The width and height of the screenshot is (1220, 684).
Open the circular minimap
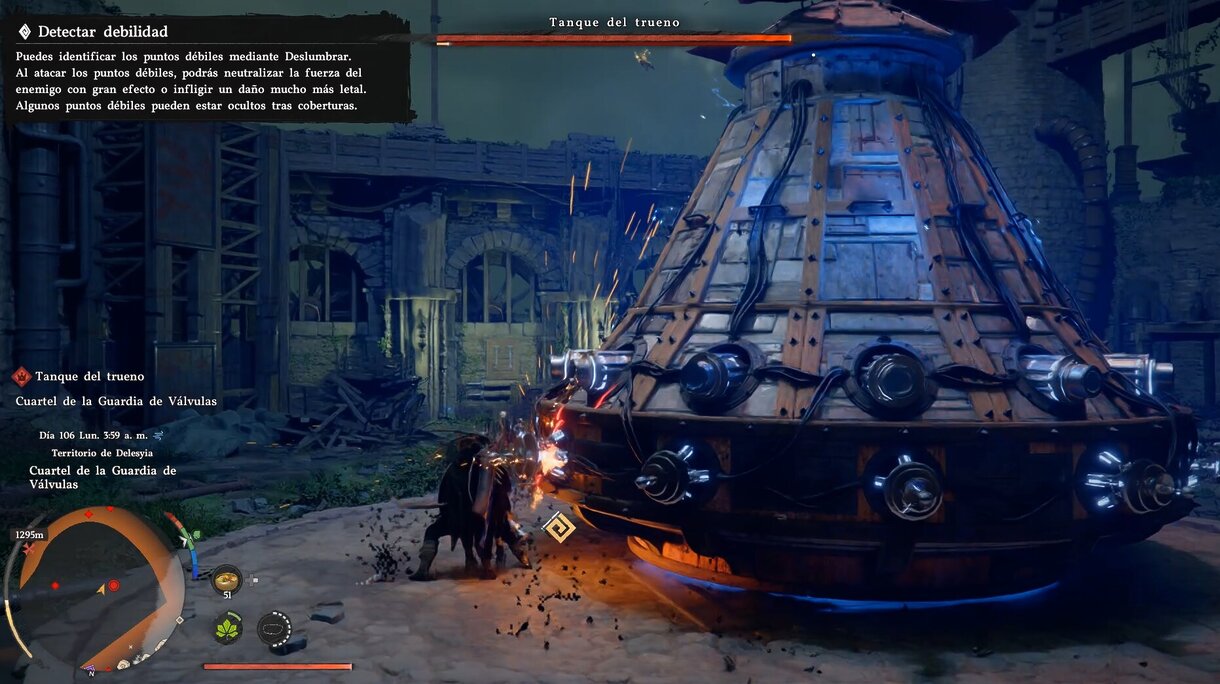click(x=95, y=588)
